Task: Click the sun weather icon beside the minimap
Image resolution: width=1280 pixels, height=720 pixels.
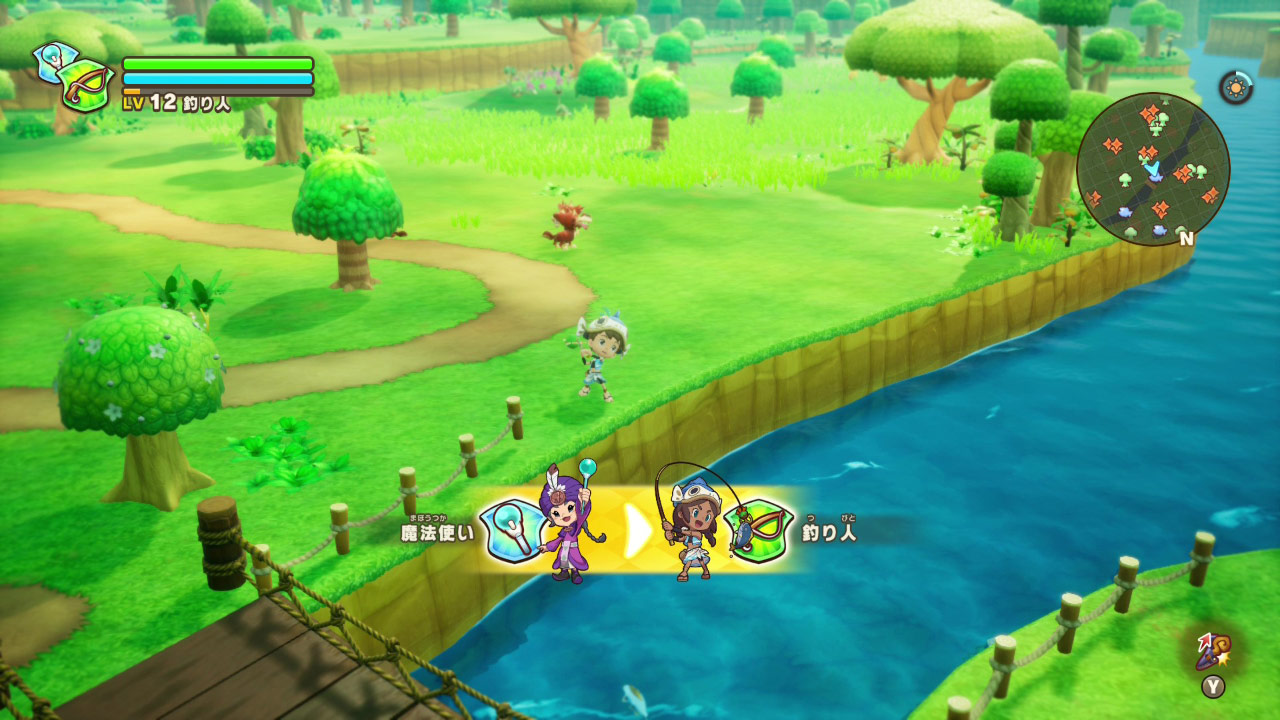Action: pos(1237,86)
